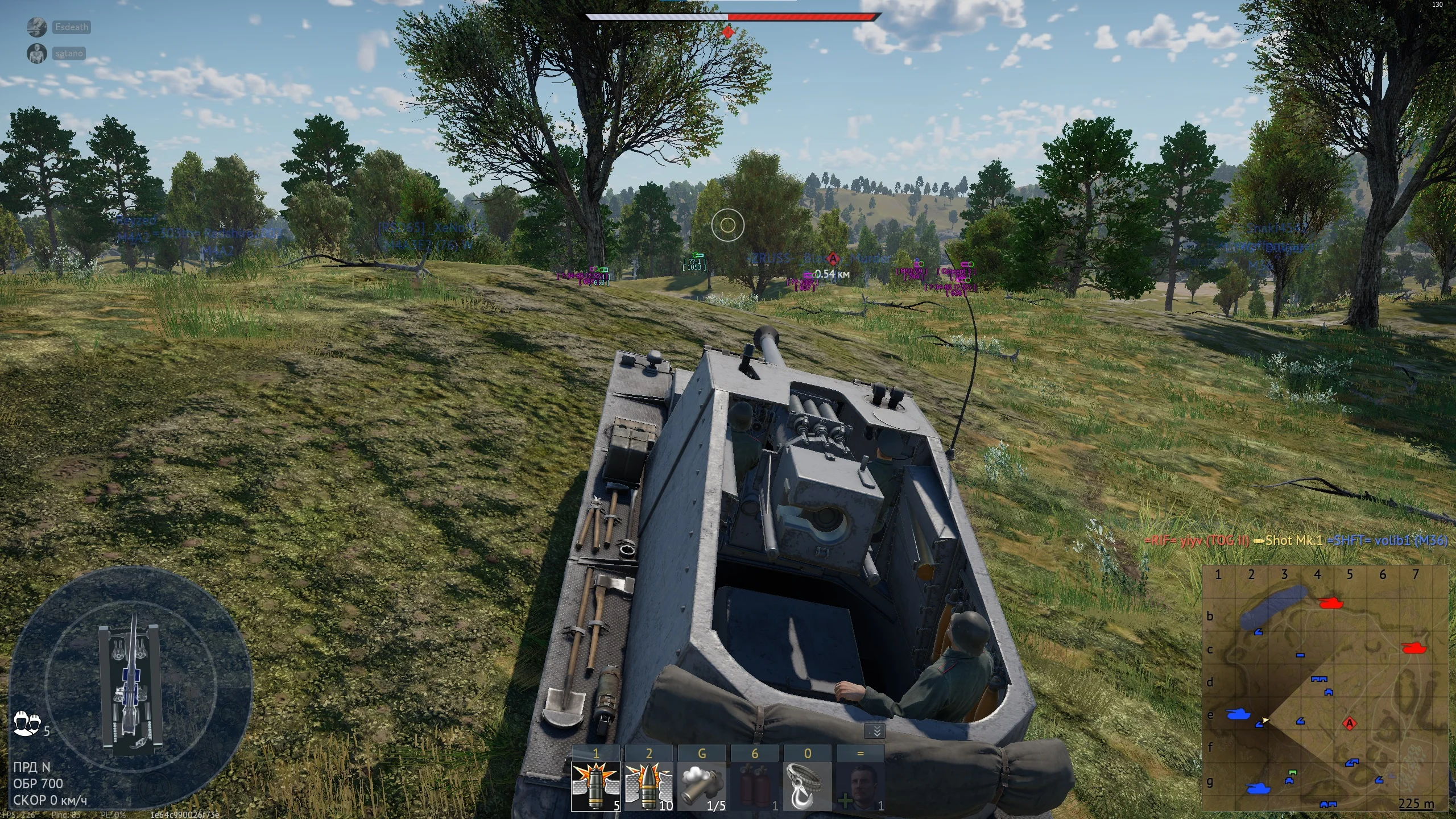Click capture point A on the minimap
The image size is (1456, 819).
[x=1350, y=723]
